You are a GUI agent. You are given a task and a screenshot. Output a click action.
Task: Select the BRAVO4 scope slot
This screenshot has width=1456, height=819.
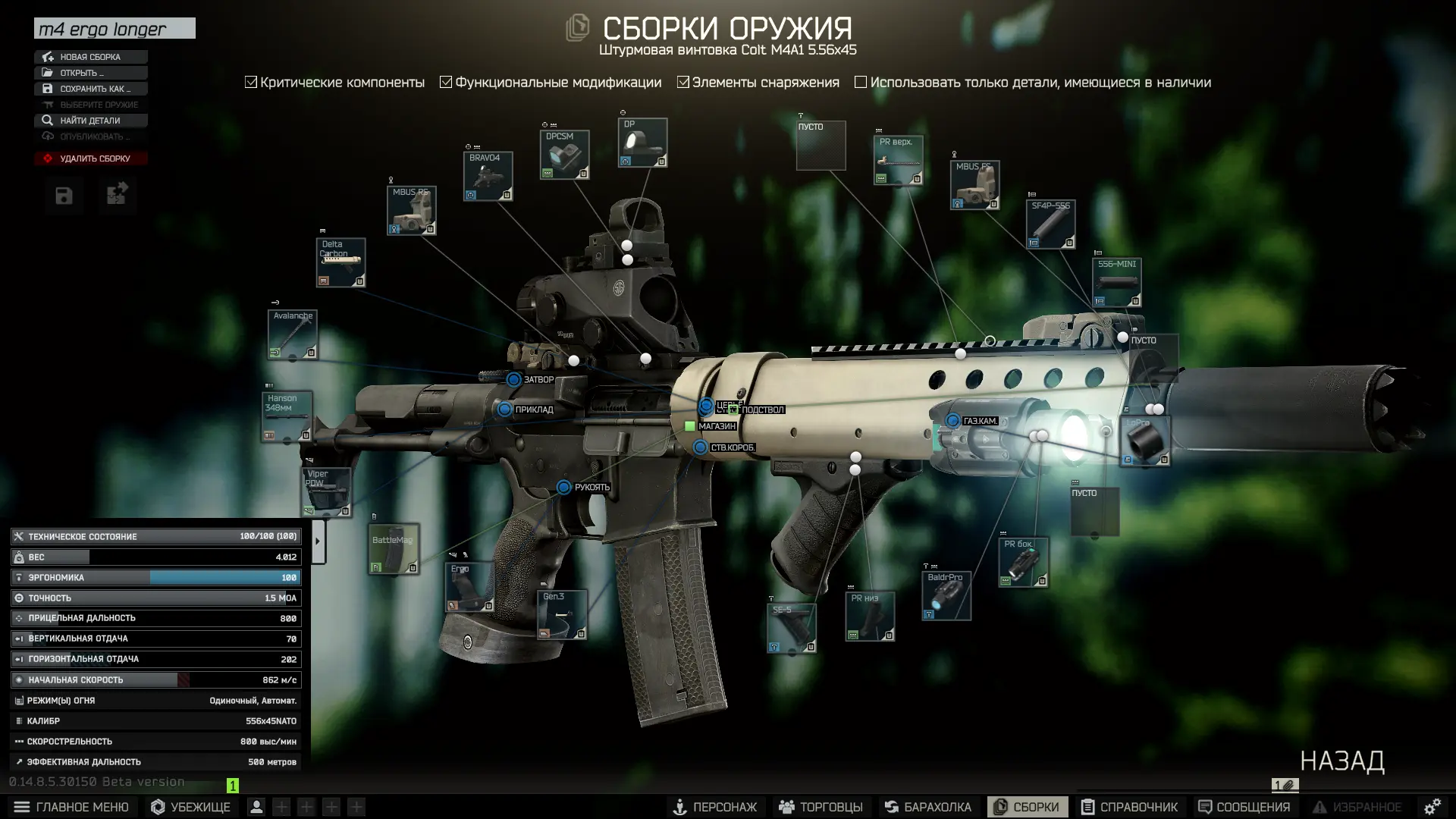point(488,177)
